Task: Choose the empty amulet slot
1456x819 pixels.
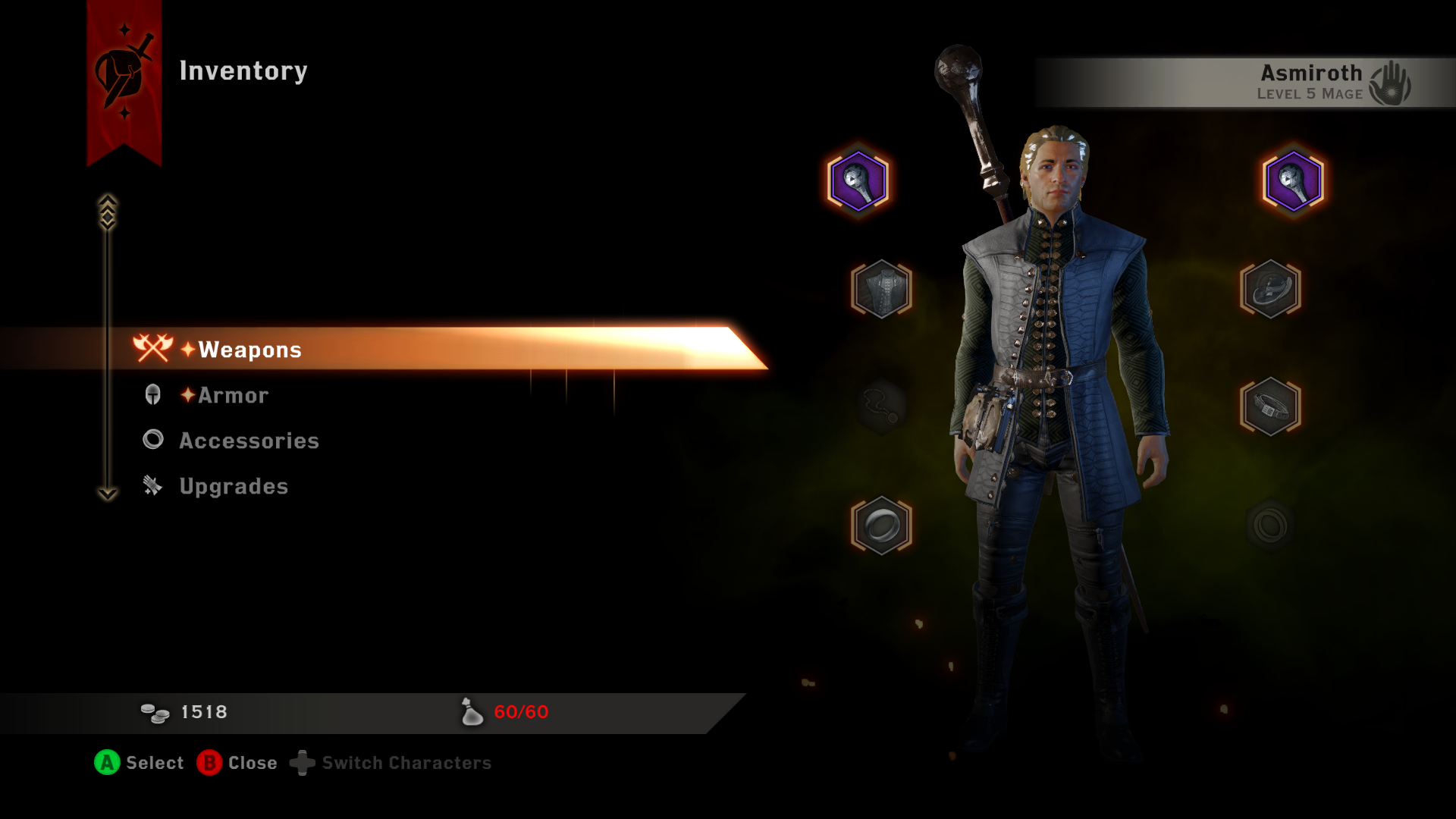Action: tap(881, 406)
